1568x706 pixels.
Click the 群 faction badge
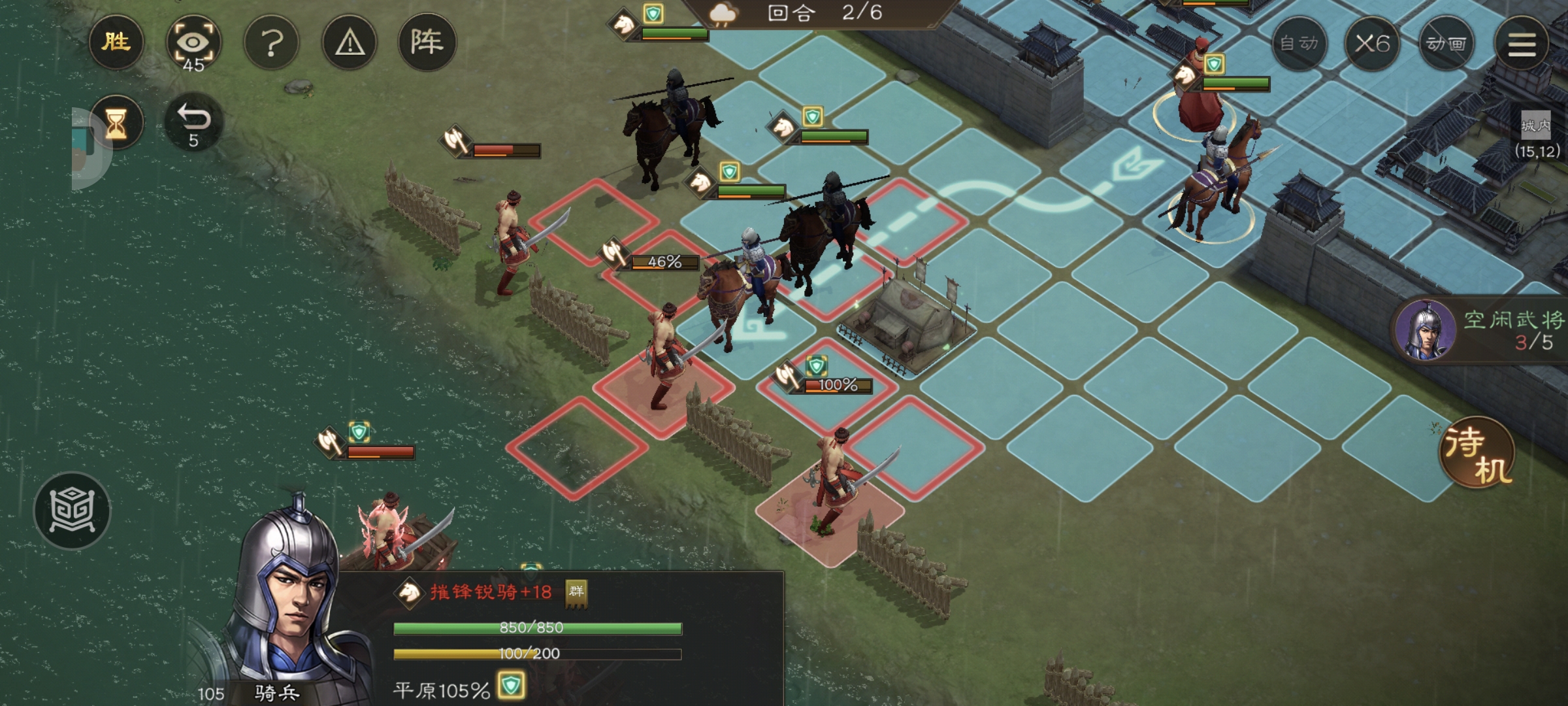click(576, 592)
